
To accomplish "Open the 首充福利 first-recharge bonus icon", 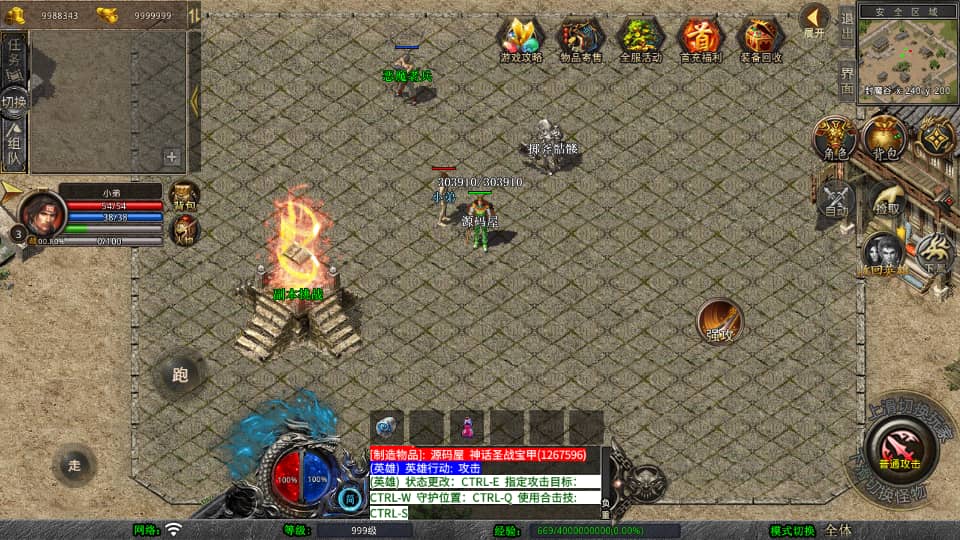I will click(701, 38).
